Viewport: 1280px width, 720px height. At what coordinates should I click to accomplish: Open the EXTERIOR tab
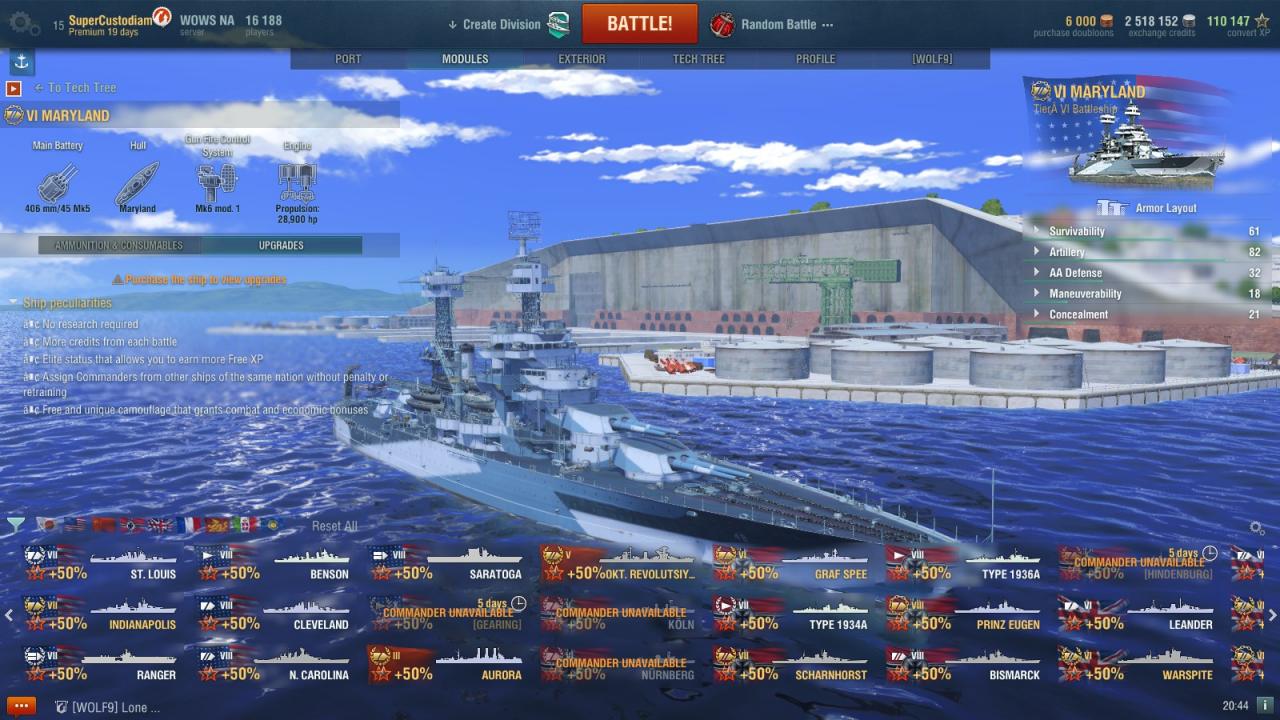[582, 59]
